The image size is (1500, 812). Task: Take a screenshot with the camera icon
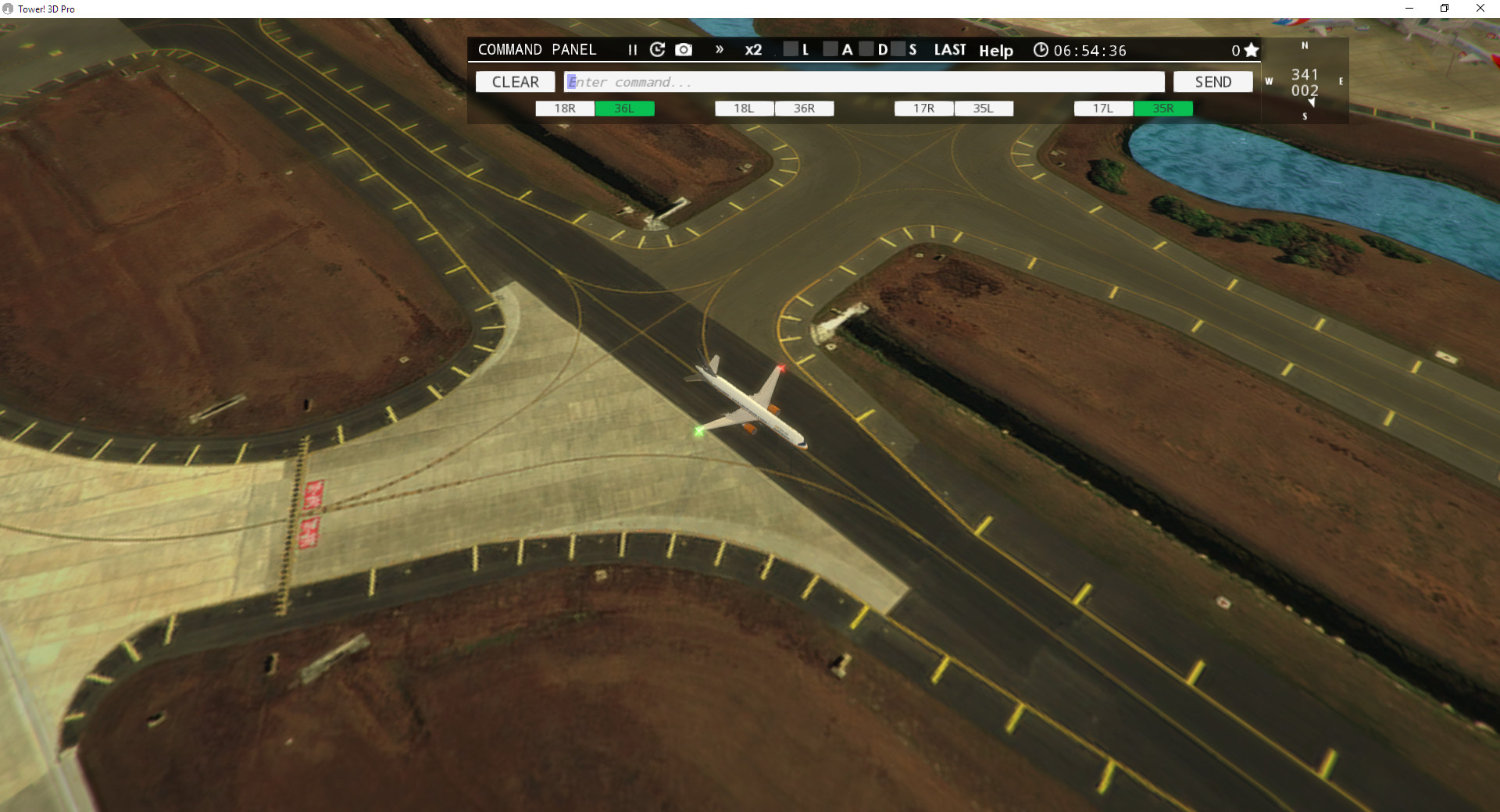coord(684,49)
